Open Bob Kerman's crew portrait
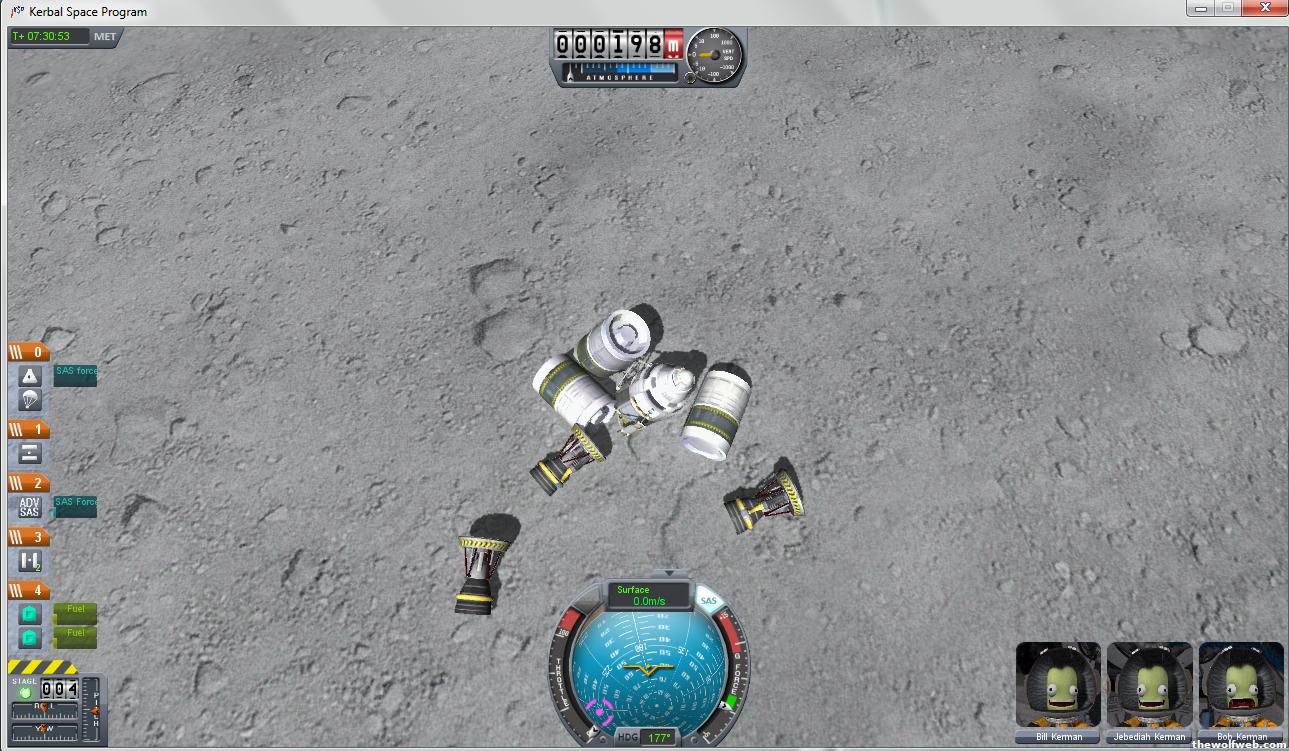This screenshot has width=1289, height=751. 1240,686
